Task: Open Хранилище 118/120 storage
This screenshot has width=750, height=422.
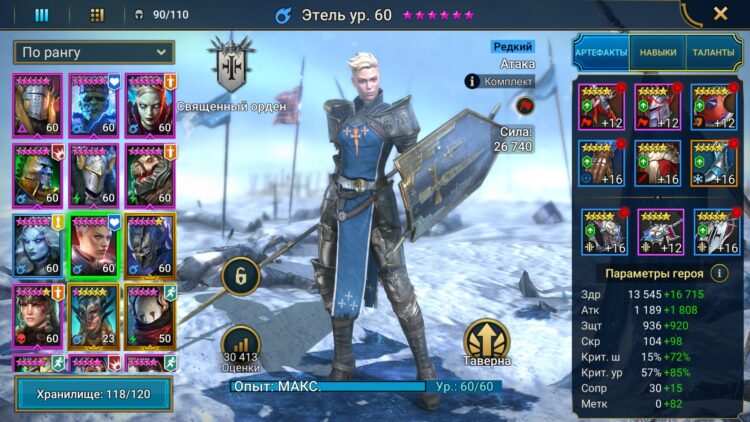Action: (x=92, y=393)
